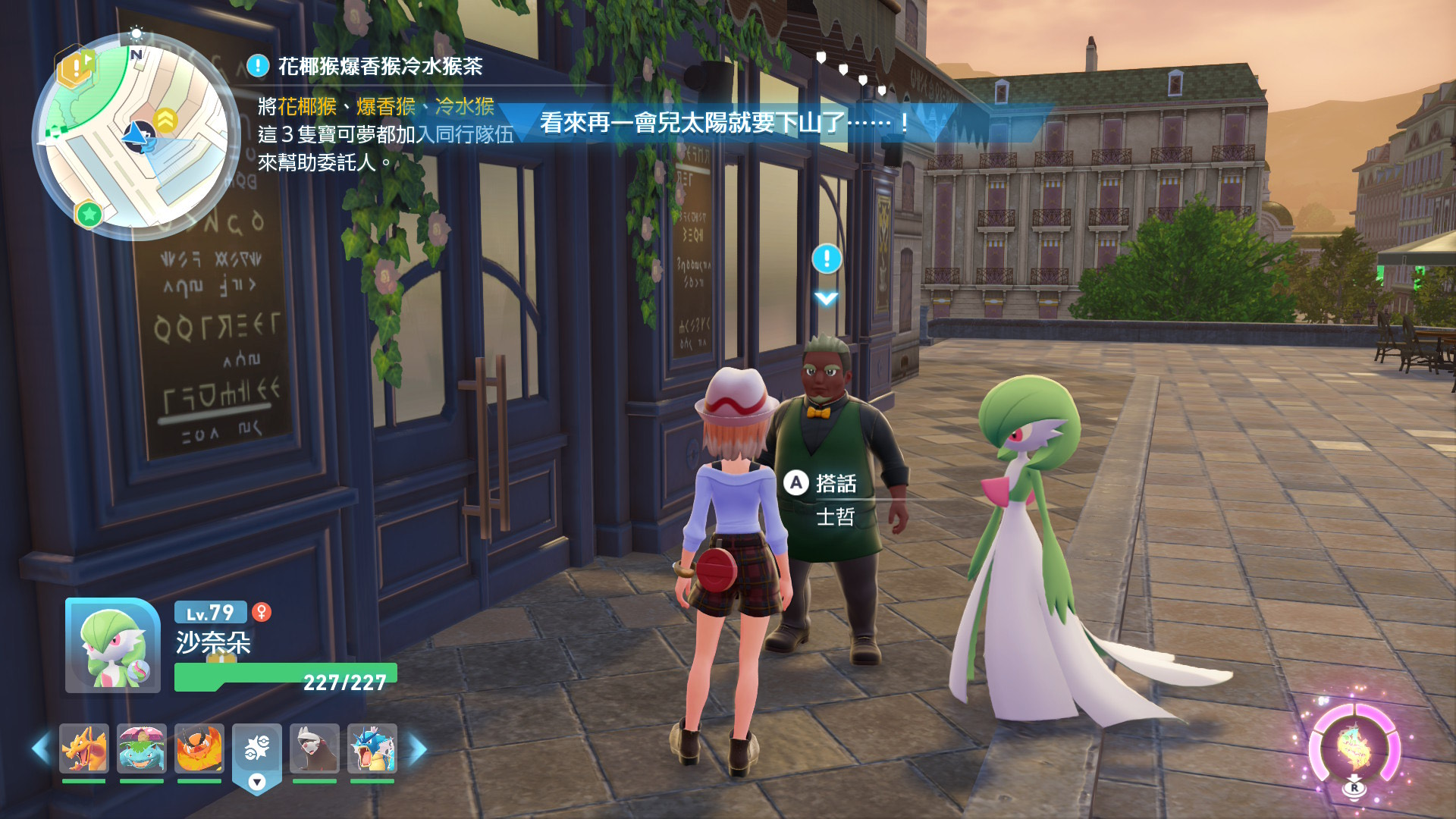Select the yellow chevron marker on minimap

coord(165,119)
